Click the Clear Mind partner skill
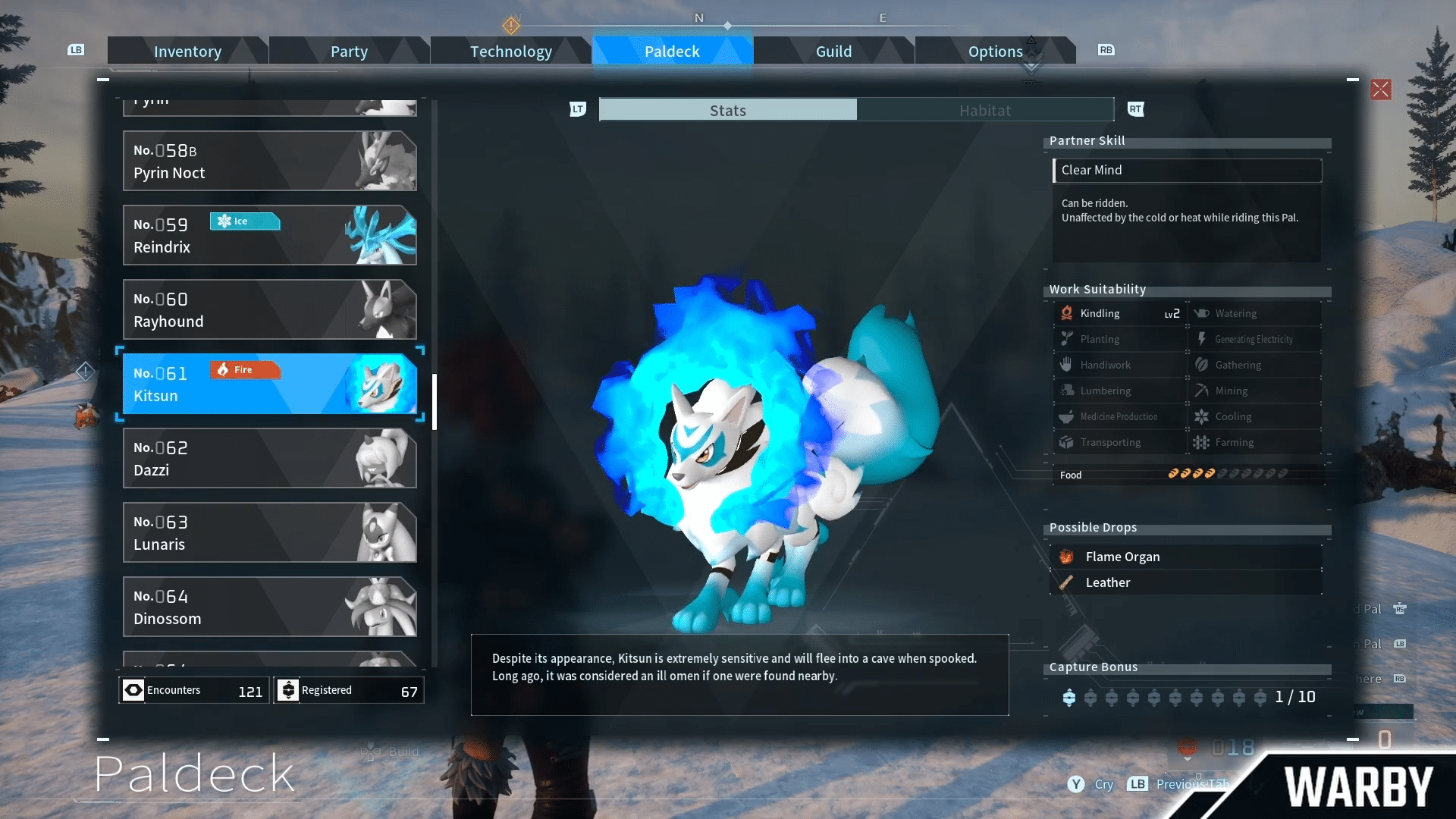 pyautogui.click(x=1187, y=170)
